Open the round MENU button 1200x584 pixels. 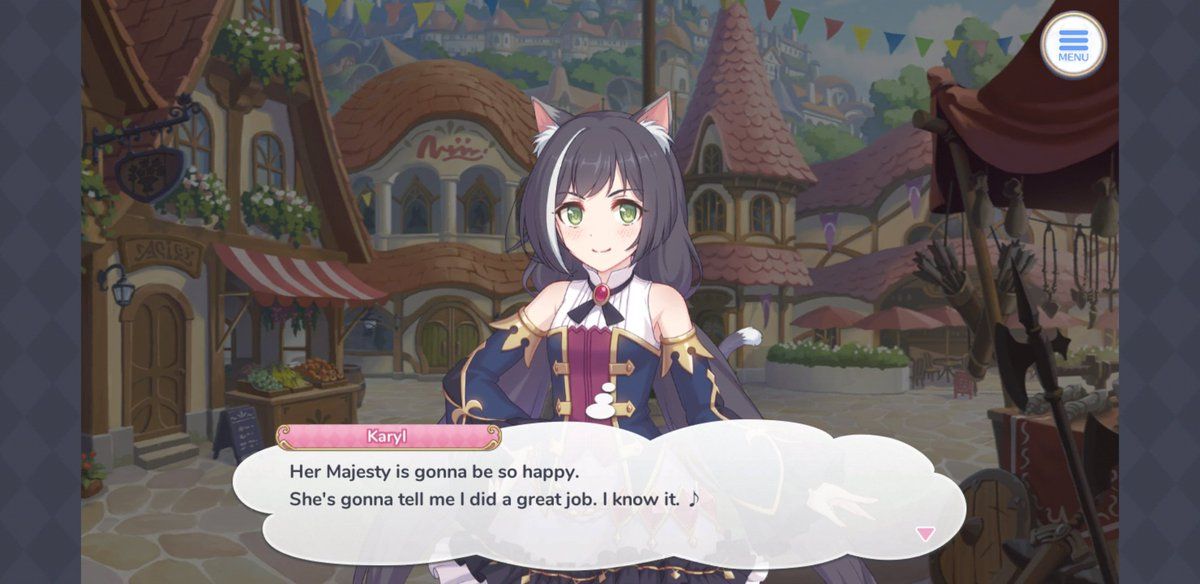[x=1073, y=45]
